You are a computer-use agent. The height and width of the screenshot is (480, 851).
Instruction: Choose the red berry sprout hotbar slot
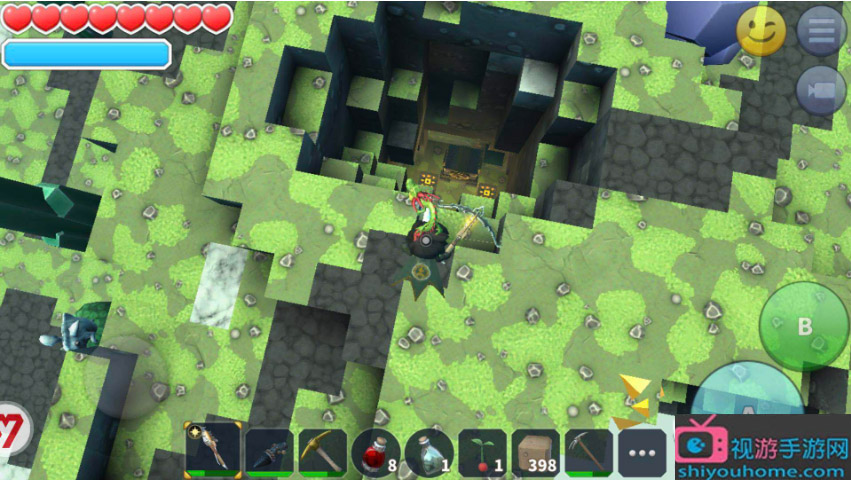click(482, 450)
